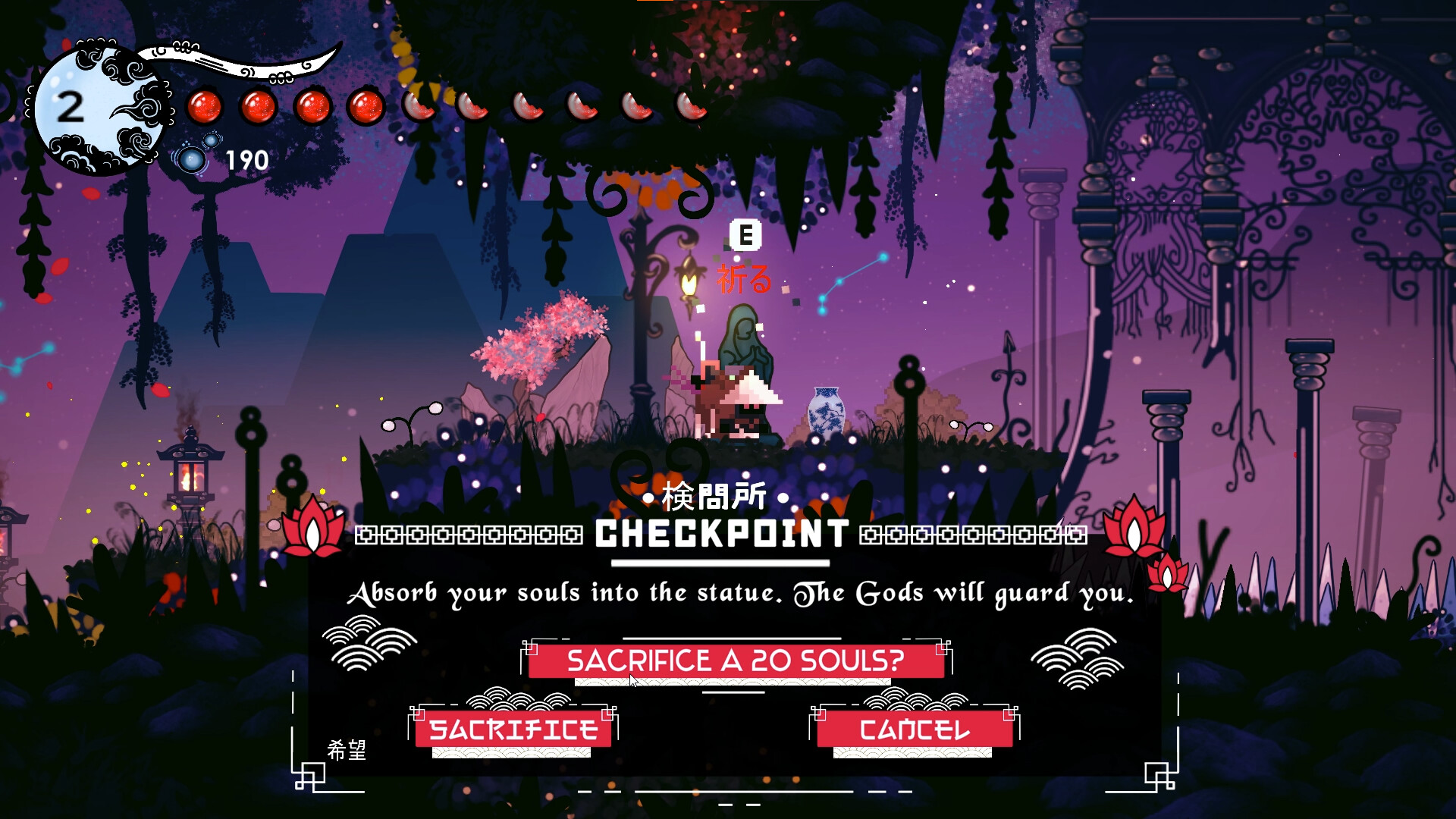The height and width of the screenshot is (819, 1456).
Task: Click the 検問所 heading above CHECKPOINT
Action: tap(714, 497)
